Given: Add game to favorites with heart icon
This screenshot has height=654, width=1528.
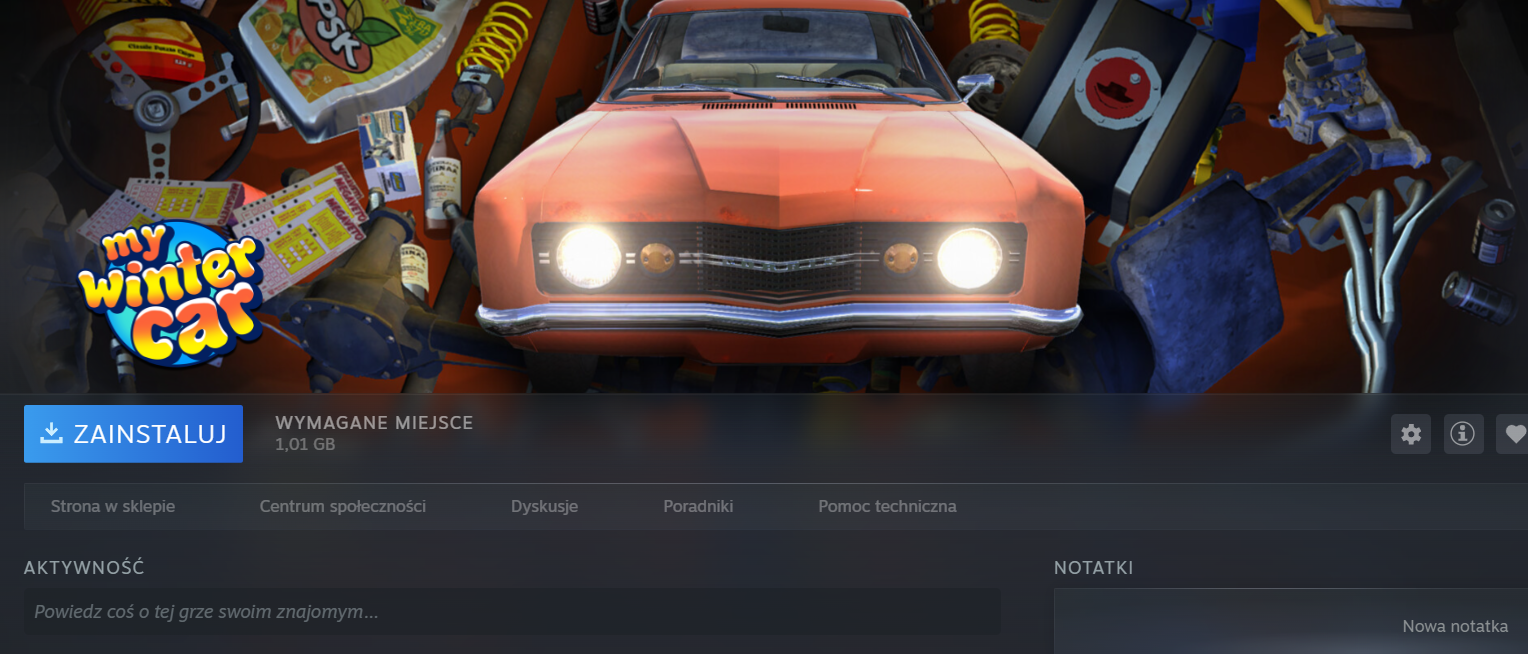Looking at the screenshot, I should 1515,434.
